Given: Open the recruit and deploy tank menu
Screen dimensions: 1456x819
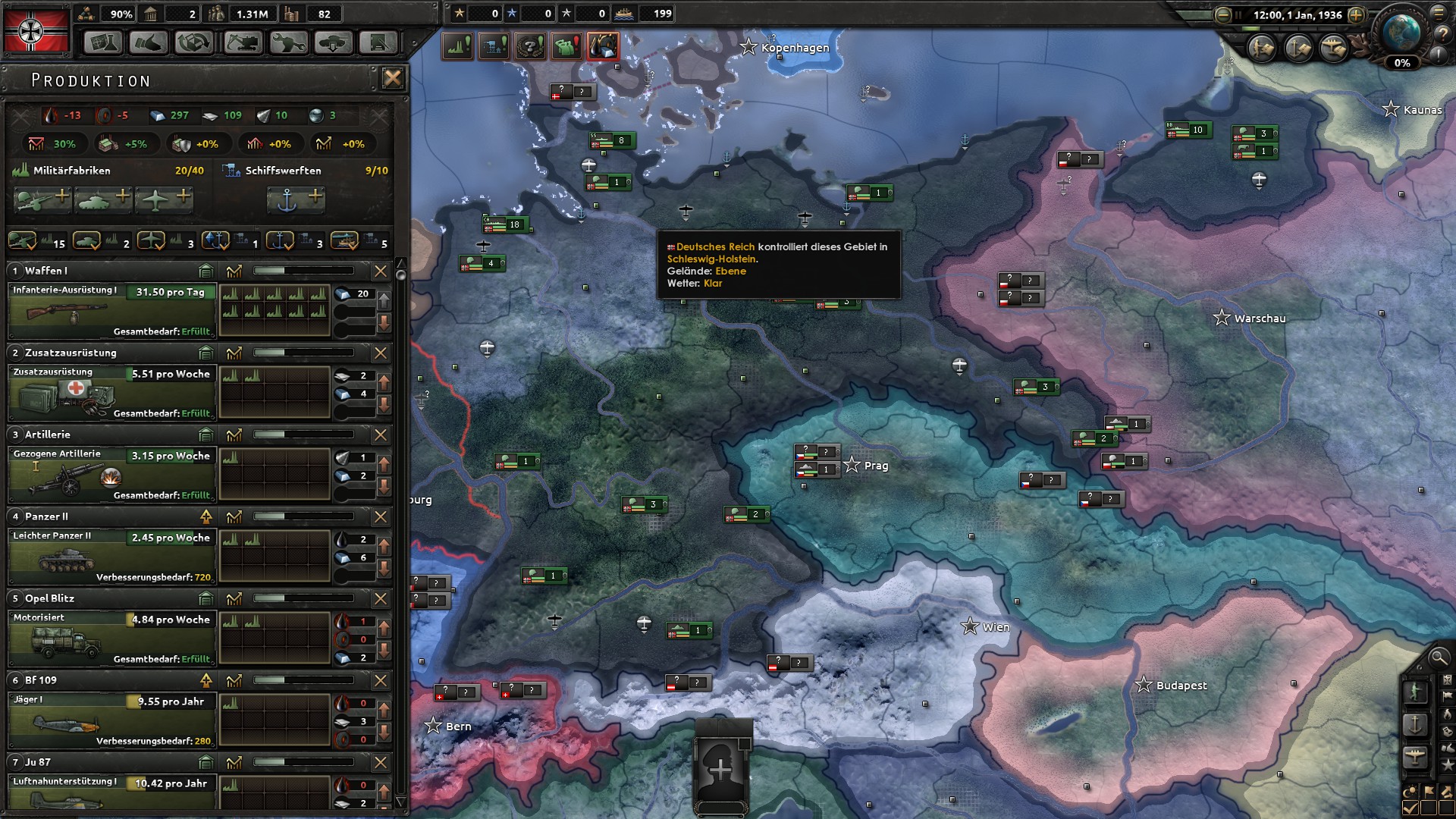Looking at the screenshot, I should pos(332,42).
